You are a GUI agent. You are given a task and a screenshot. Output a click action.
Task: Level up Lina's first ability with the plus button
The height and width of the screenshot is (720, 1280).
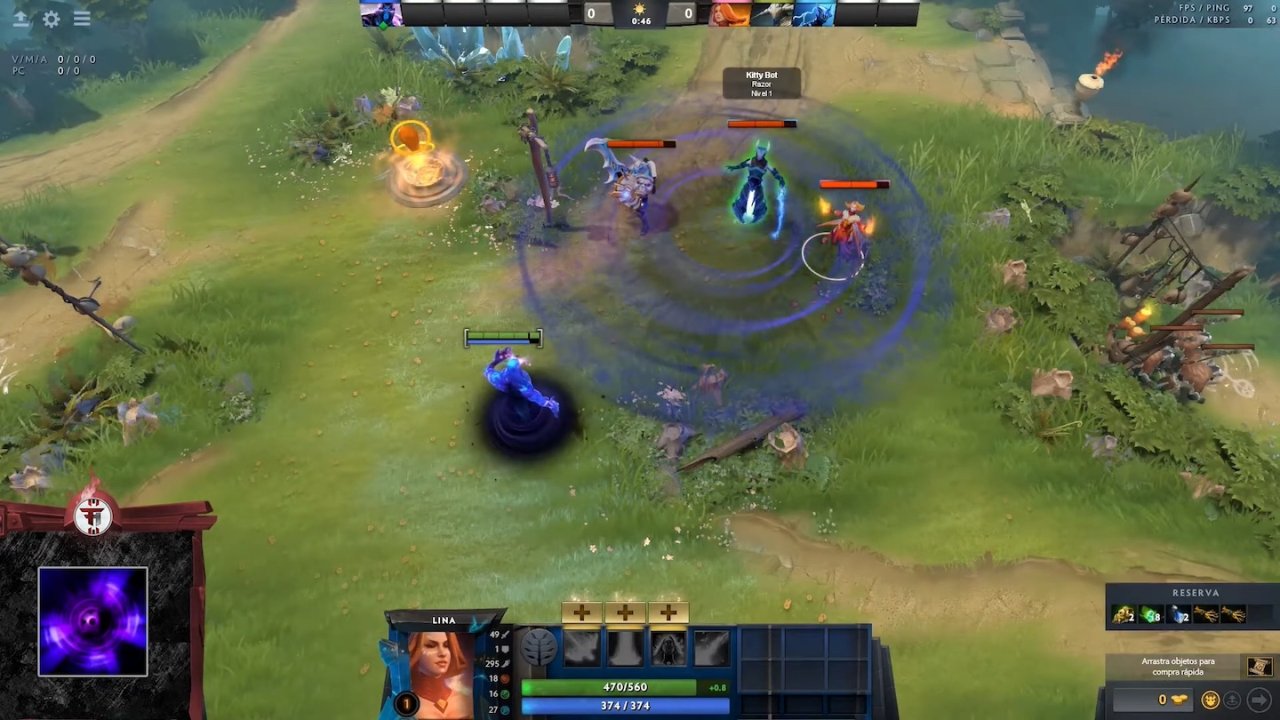(580, 612)
